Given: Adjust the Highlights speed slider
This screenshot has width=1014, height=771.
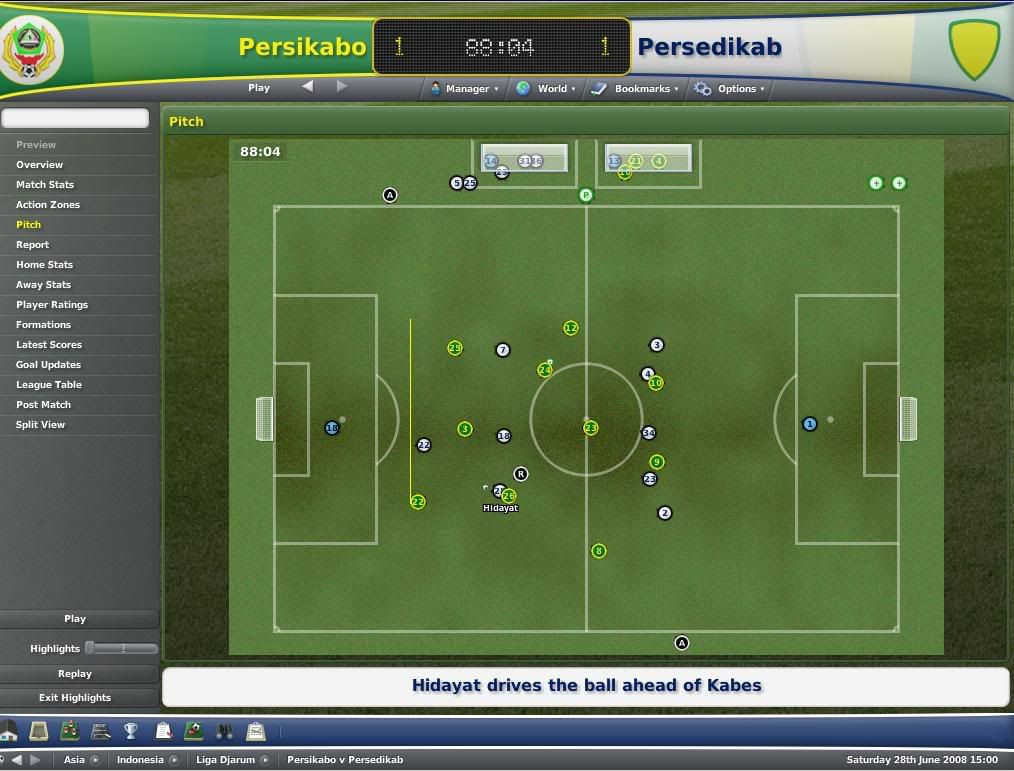Looking at the screenshot, I should point(90,648).
